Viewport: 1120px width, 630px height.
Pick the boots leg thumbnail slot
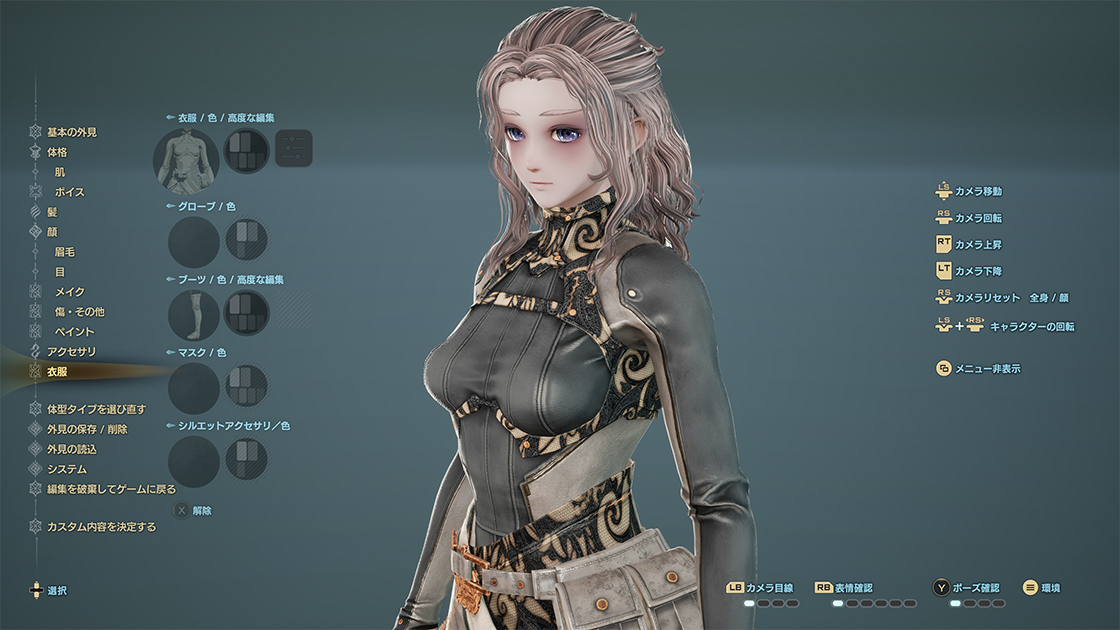193,315
